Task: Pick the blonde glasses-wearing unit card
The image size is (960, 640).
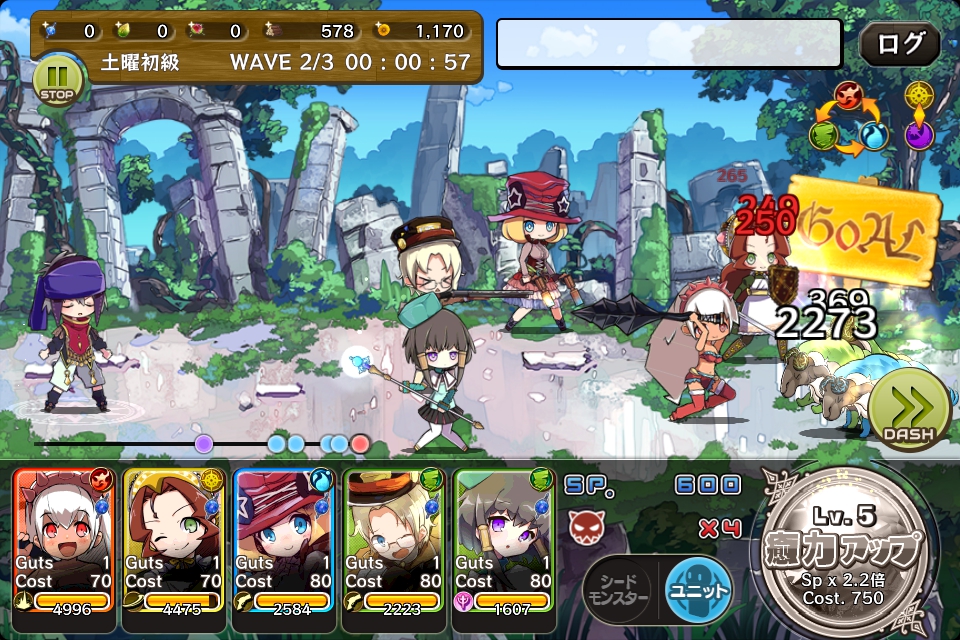Action: coord(393,538)
